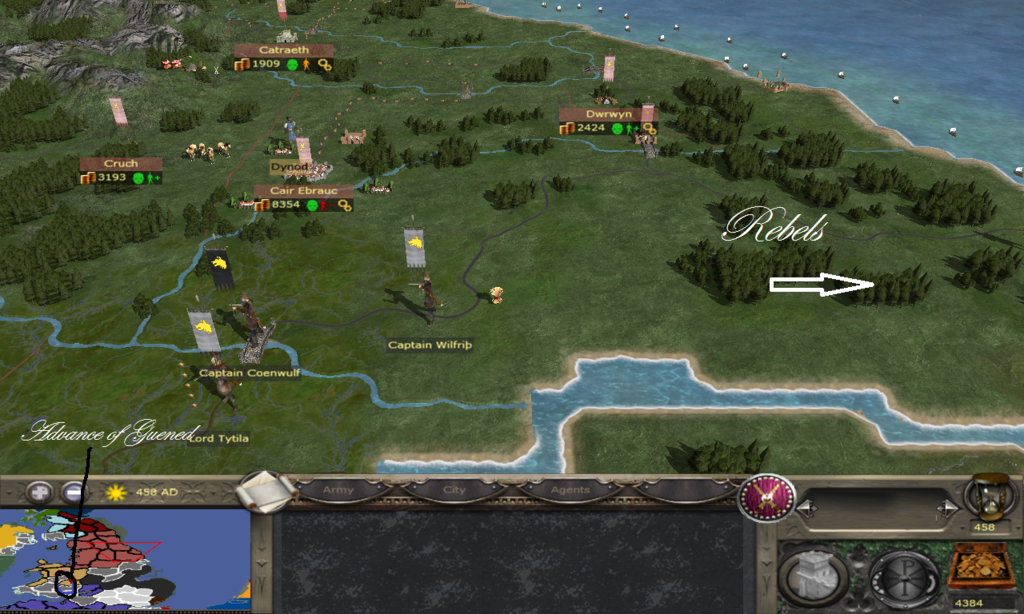Select Captain Wilfriþ's army banner
This screenshot has width=1024, height=614.
pos(414,247)
